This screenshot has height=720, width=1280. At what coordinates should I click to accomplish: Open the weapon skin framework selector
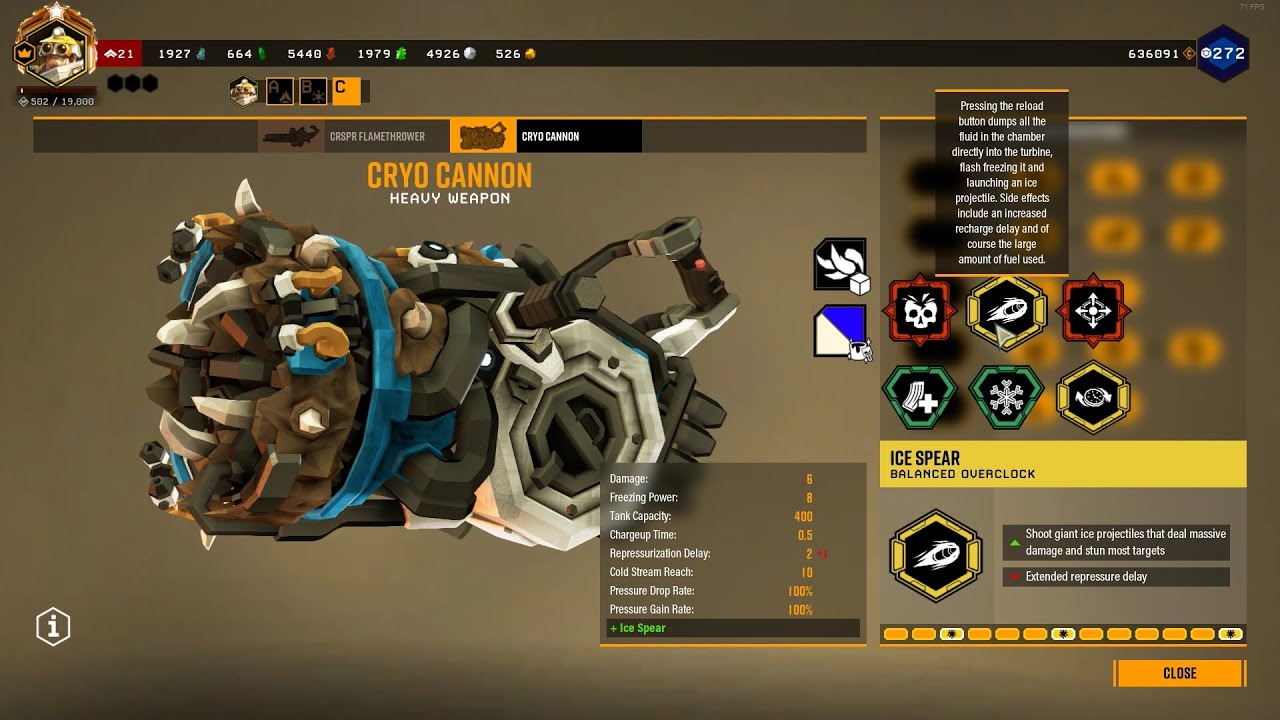click(x=840, y=267)
